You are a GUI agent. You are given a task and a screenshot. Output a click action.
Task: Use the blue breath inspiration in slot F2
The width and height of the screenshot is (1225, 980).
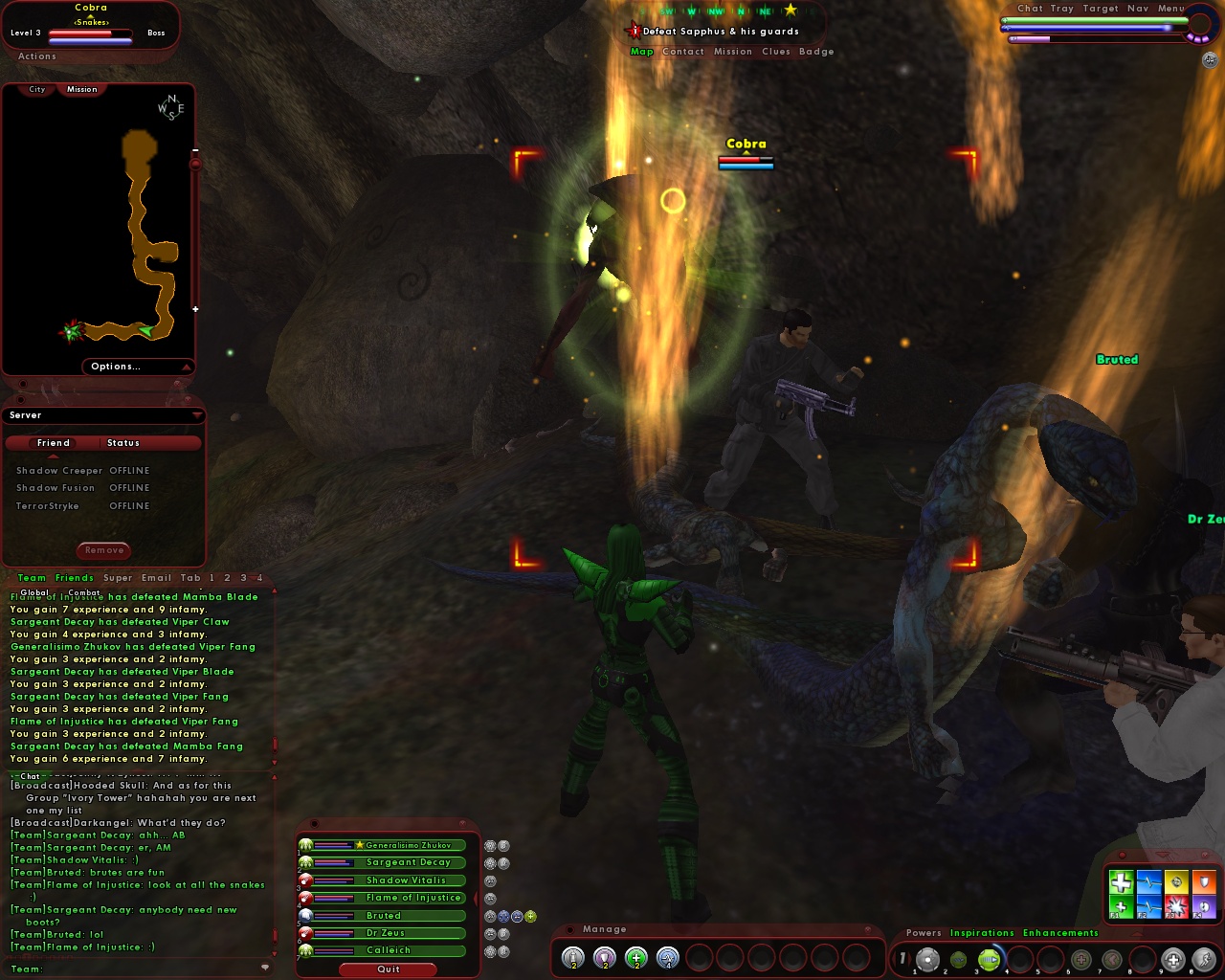1148,905
